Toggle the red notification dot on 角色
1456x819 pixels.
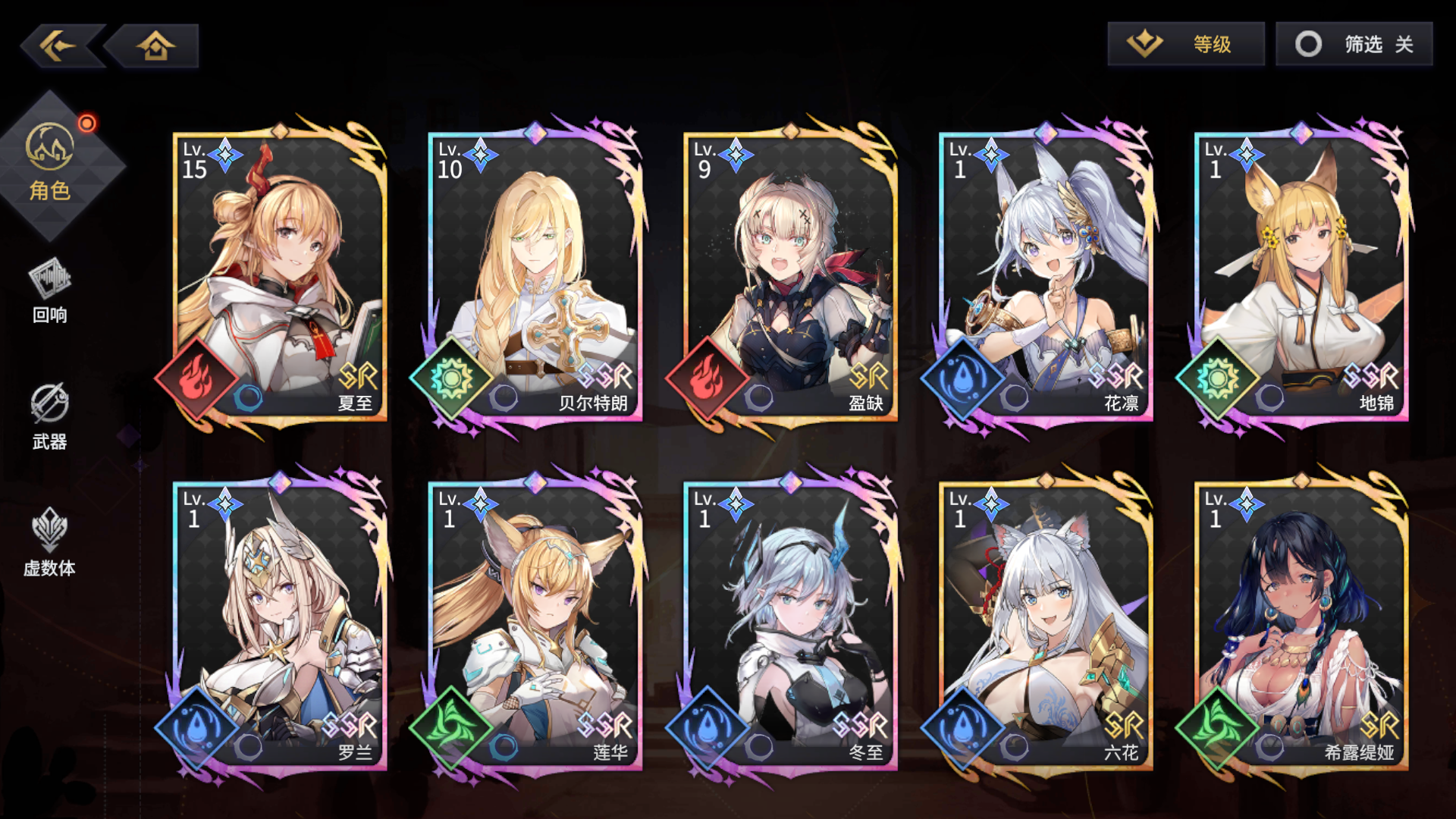pos(87,121)
